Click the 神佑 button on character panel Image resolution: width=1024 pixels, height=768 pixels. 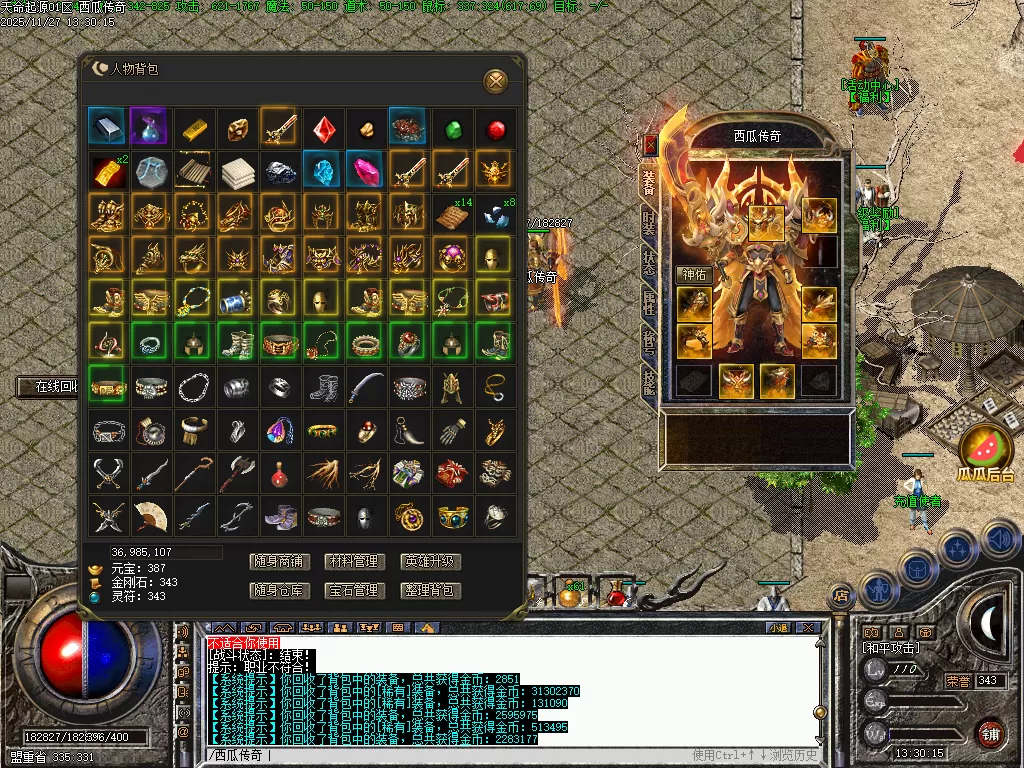[x=694, y=273]
